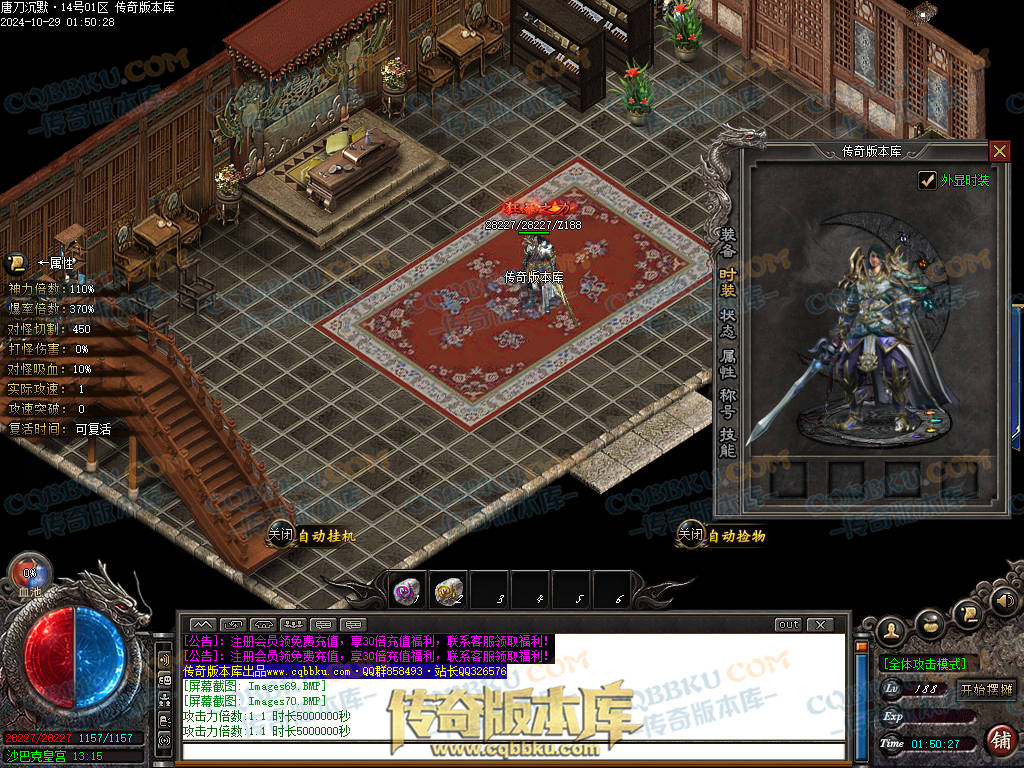Open the 属性 attributes tab
This screenshot has height=768, width=1024.
pyautogui.click(x=727, y=362)
